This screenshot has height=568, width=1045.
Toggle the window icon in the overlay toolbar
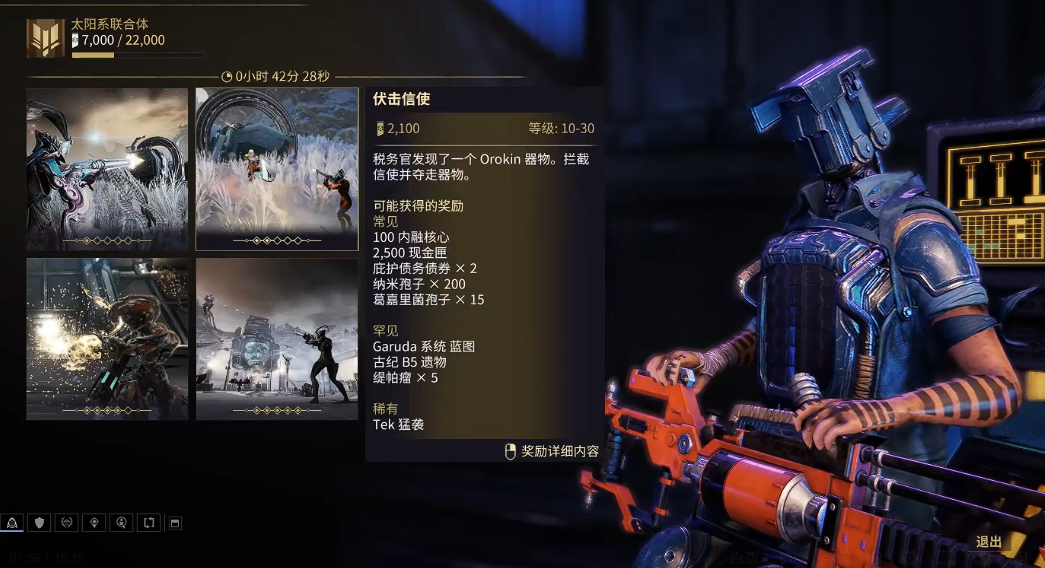point(174,523)
